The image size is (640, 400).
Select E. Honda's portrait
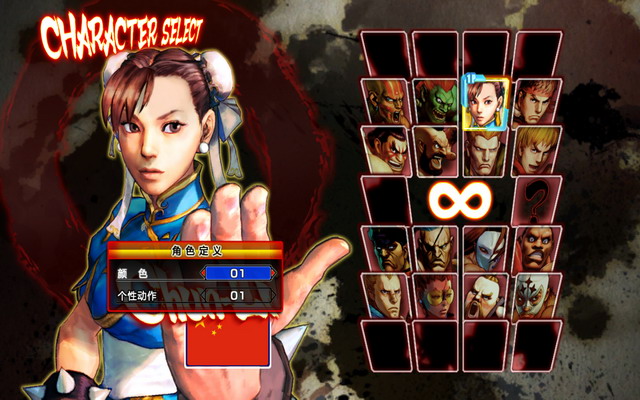coord(386,150)
